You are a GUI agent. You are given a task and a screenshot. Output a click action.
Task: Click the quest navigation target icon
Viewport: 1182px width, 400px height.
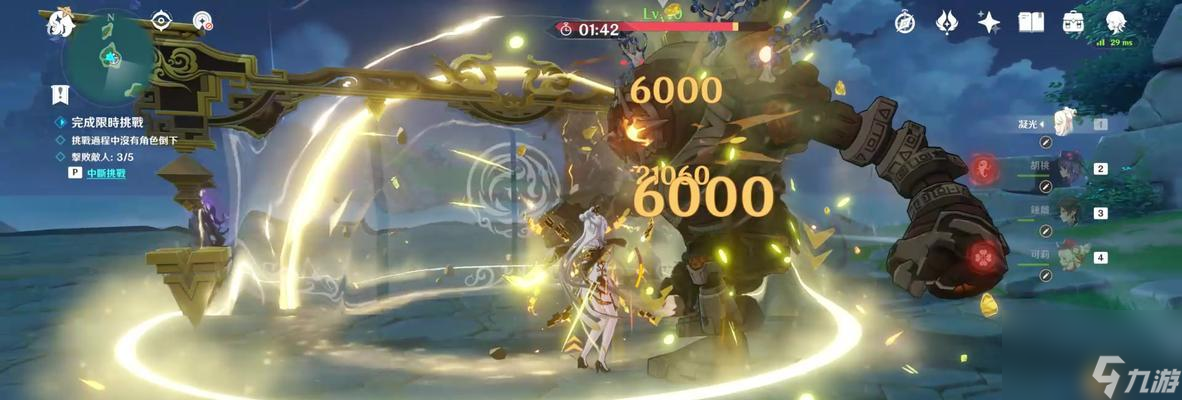[202, 21]
